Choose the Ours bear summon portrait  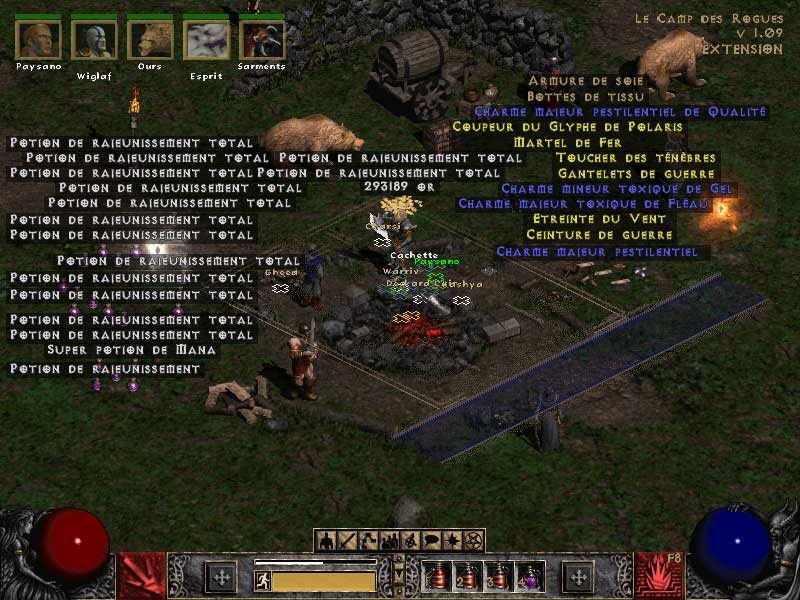pos(150,40)
